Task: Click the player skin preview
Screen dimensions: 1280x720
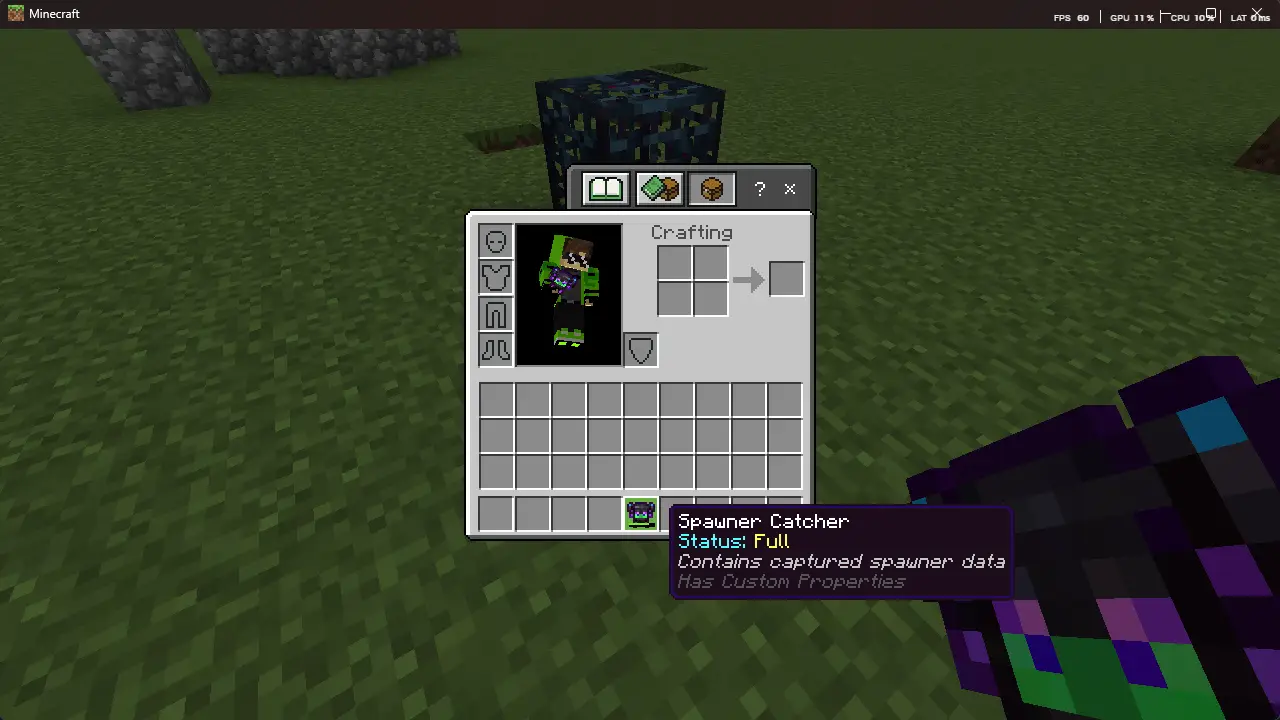Action: tap(568, 294)
